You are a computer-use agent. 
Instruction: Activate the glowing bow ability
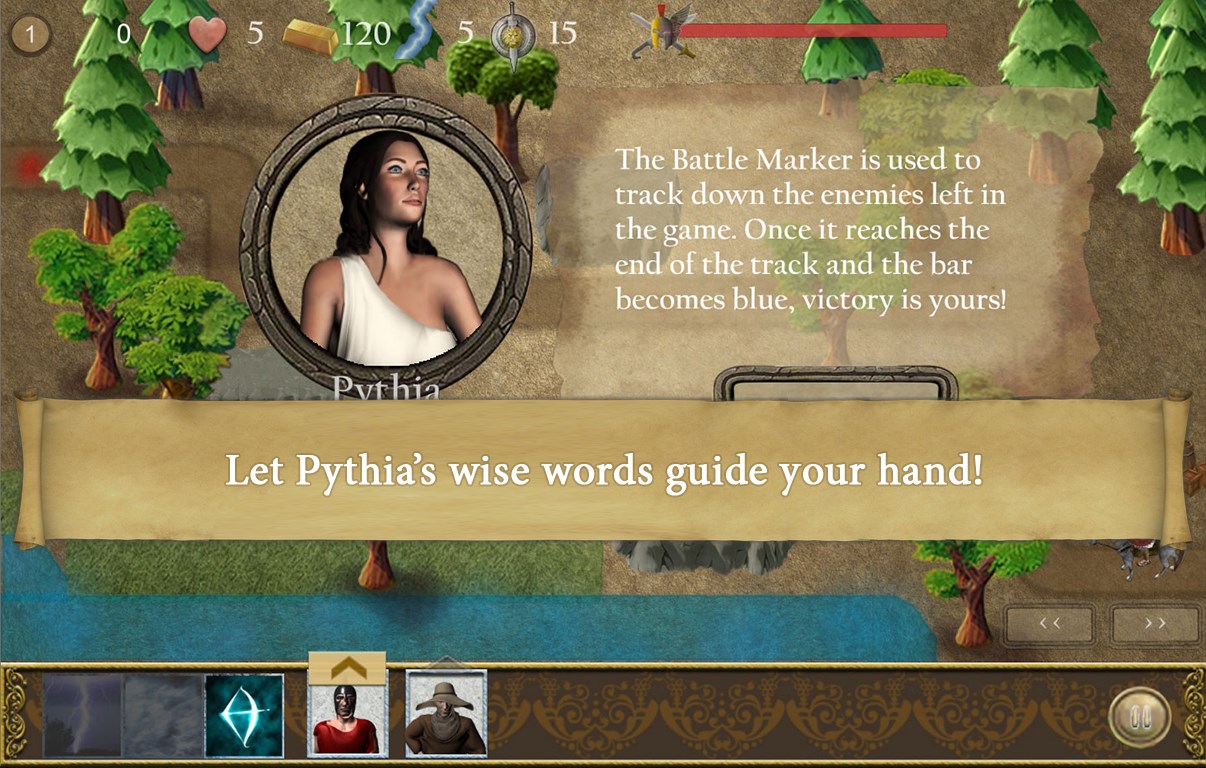pyautogui.click(x=244, y=716)
